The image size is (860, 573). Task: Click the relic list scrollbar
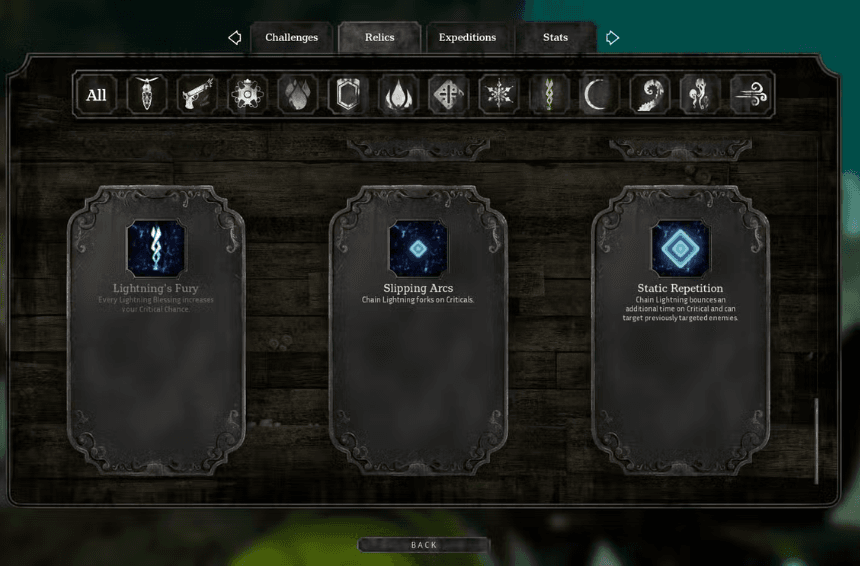[816, 440]
